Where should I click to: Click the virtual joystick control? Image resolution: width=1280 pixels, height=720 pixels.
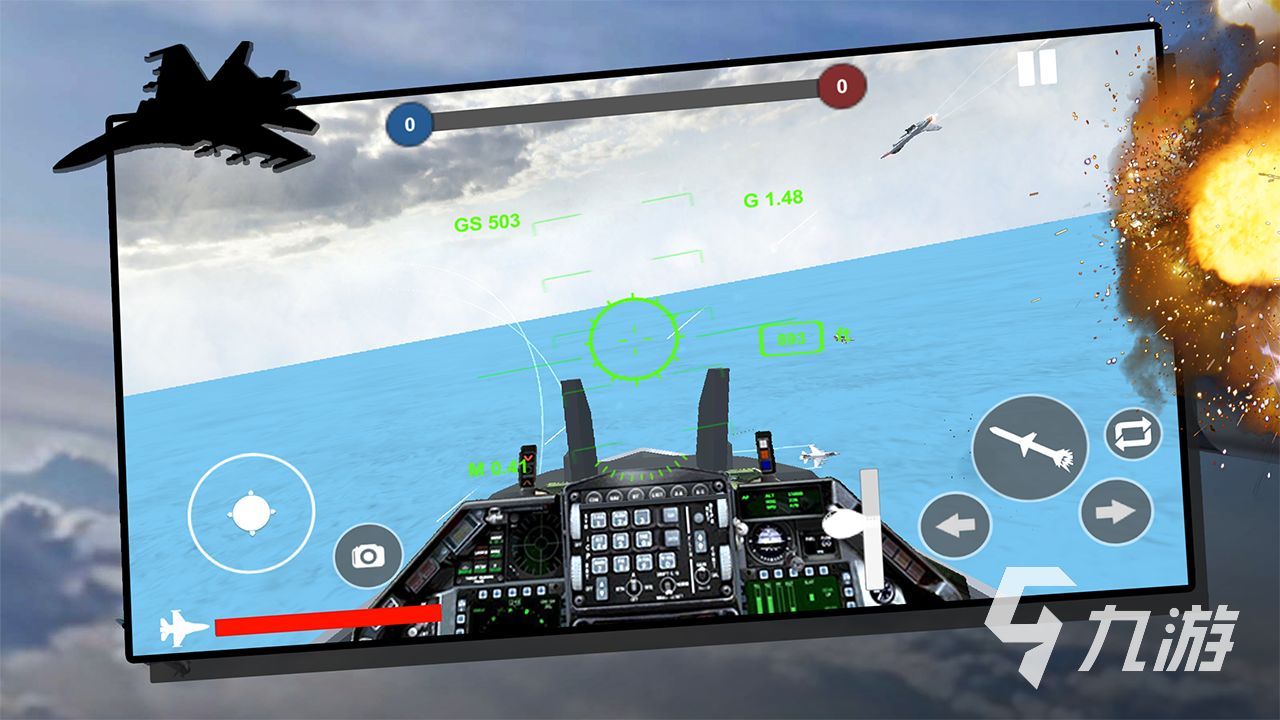(251, 514)
